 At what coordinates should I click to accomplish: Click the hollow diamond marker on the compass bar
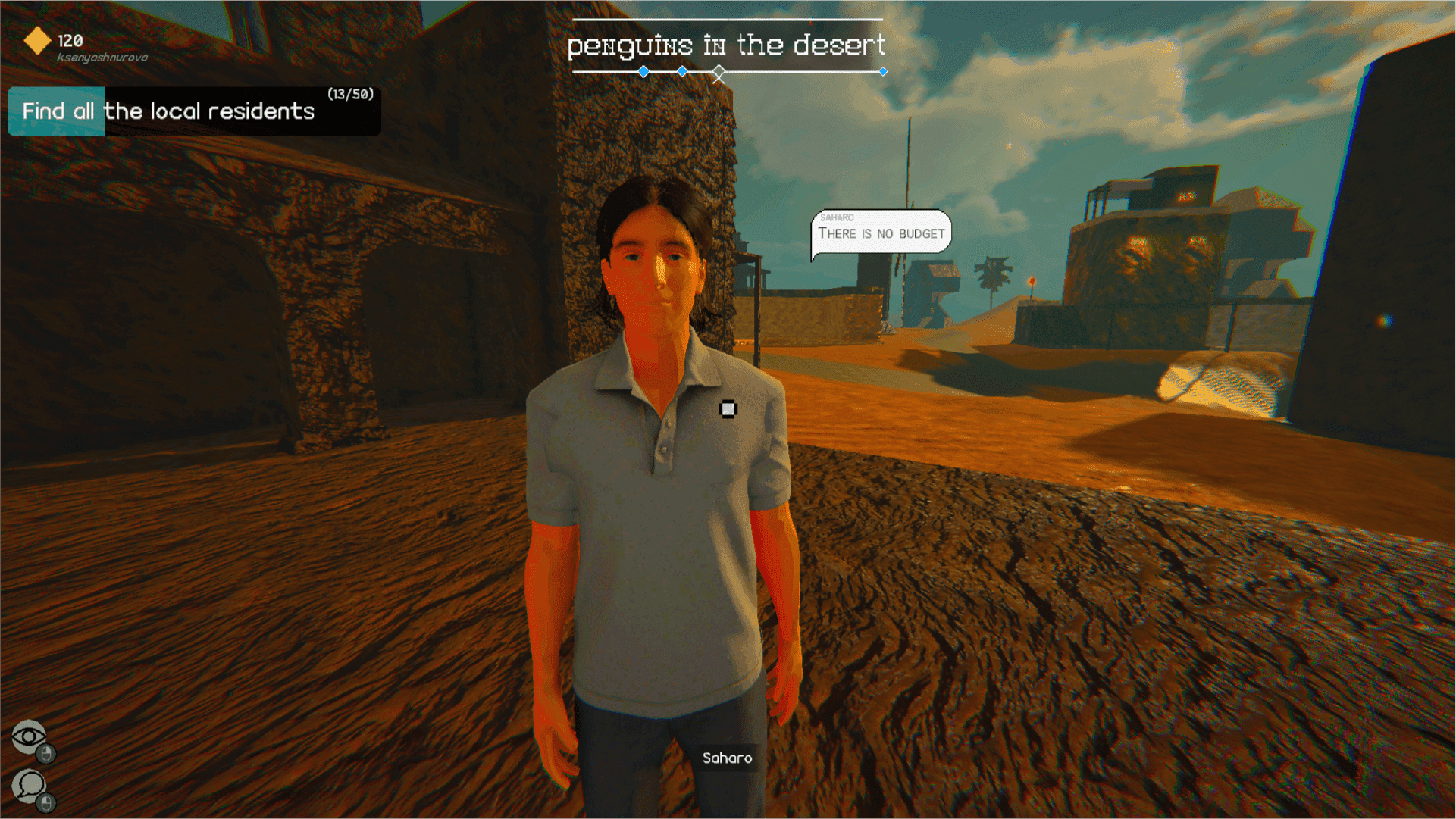(x=719, y=73)
